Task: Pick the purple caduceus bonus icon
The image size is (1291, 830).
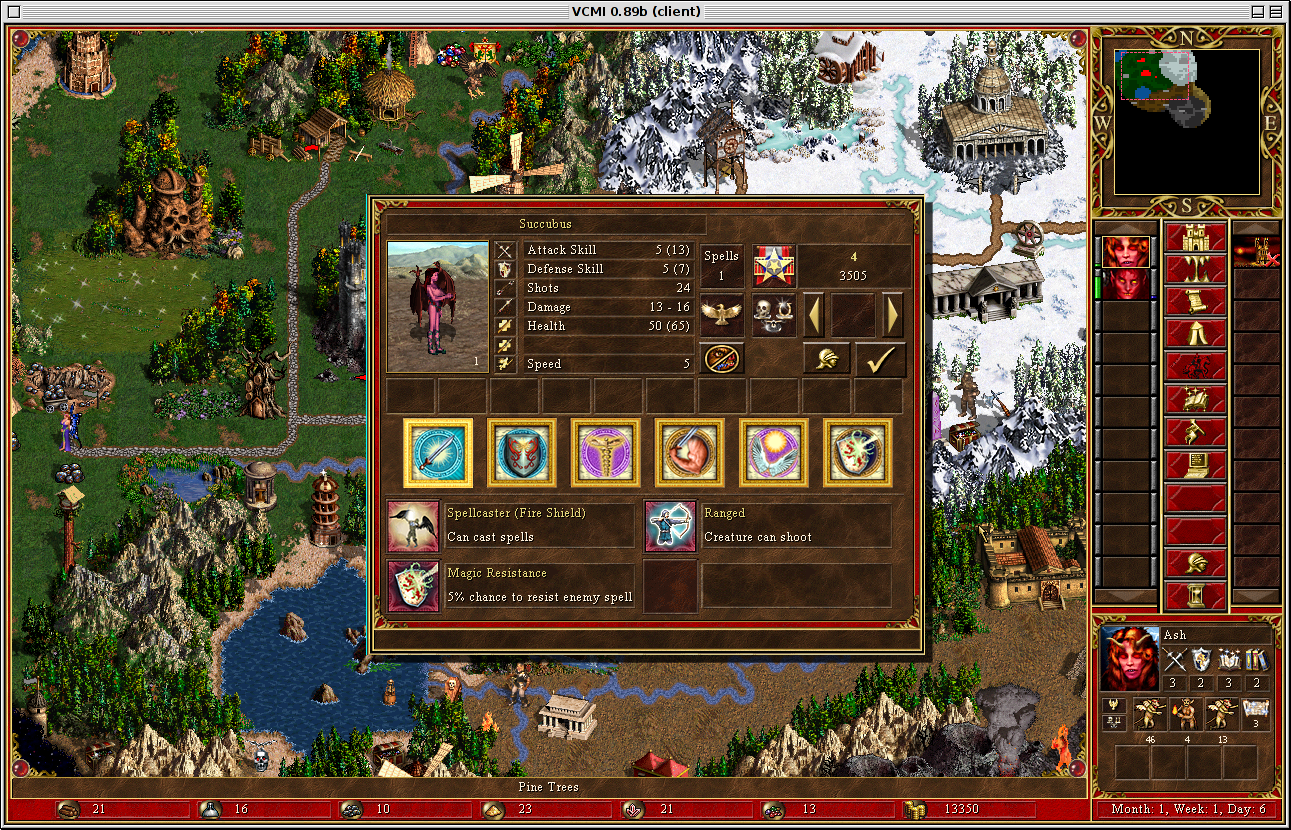Action: click(x=606, y=453)
